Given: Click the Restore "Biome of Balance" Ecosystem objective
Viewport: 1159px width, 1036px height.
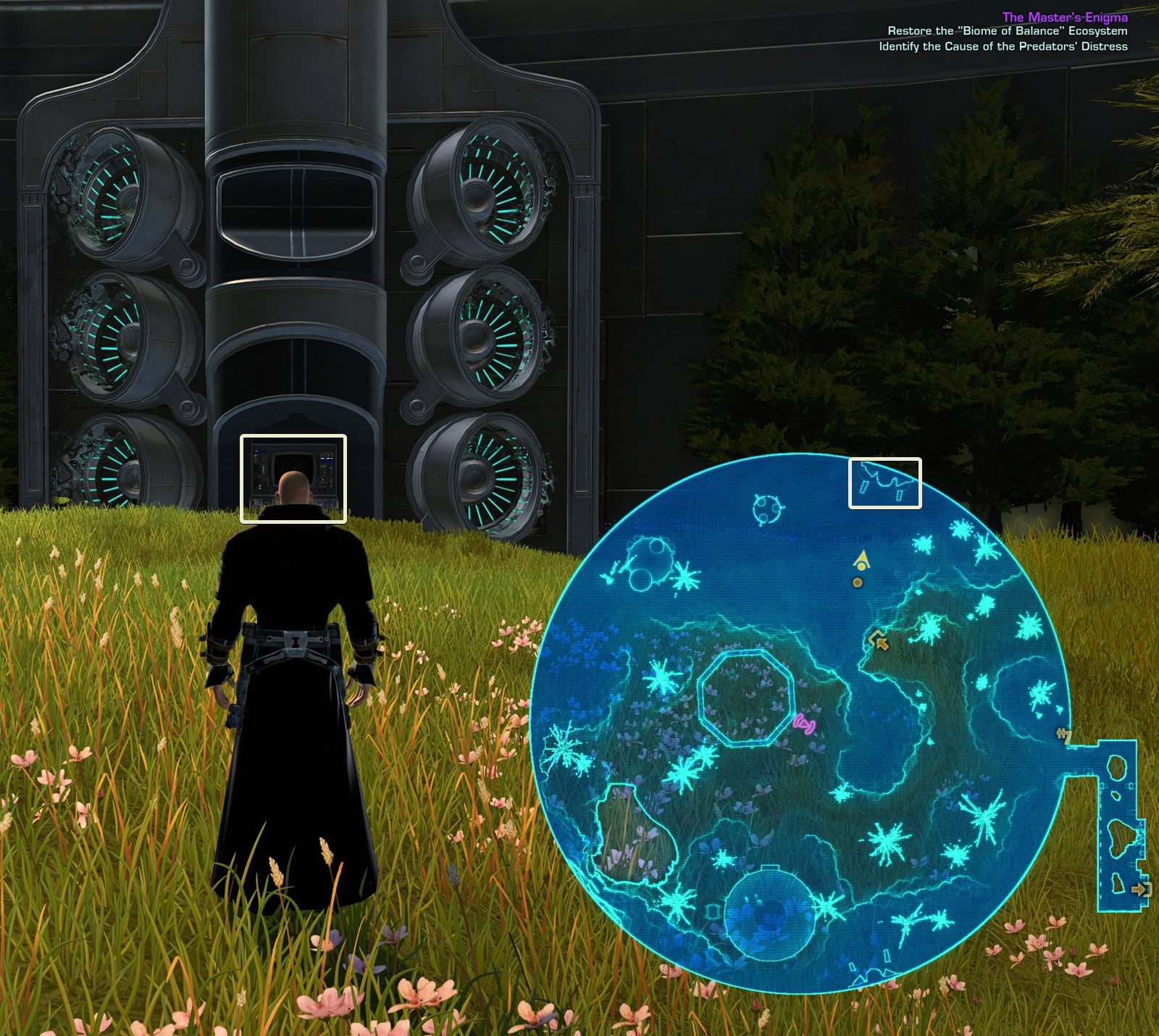Looking at the screenshot, I should click(1007, 31).
